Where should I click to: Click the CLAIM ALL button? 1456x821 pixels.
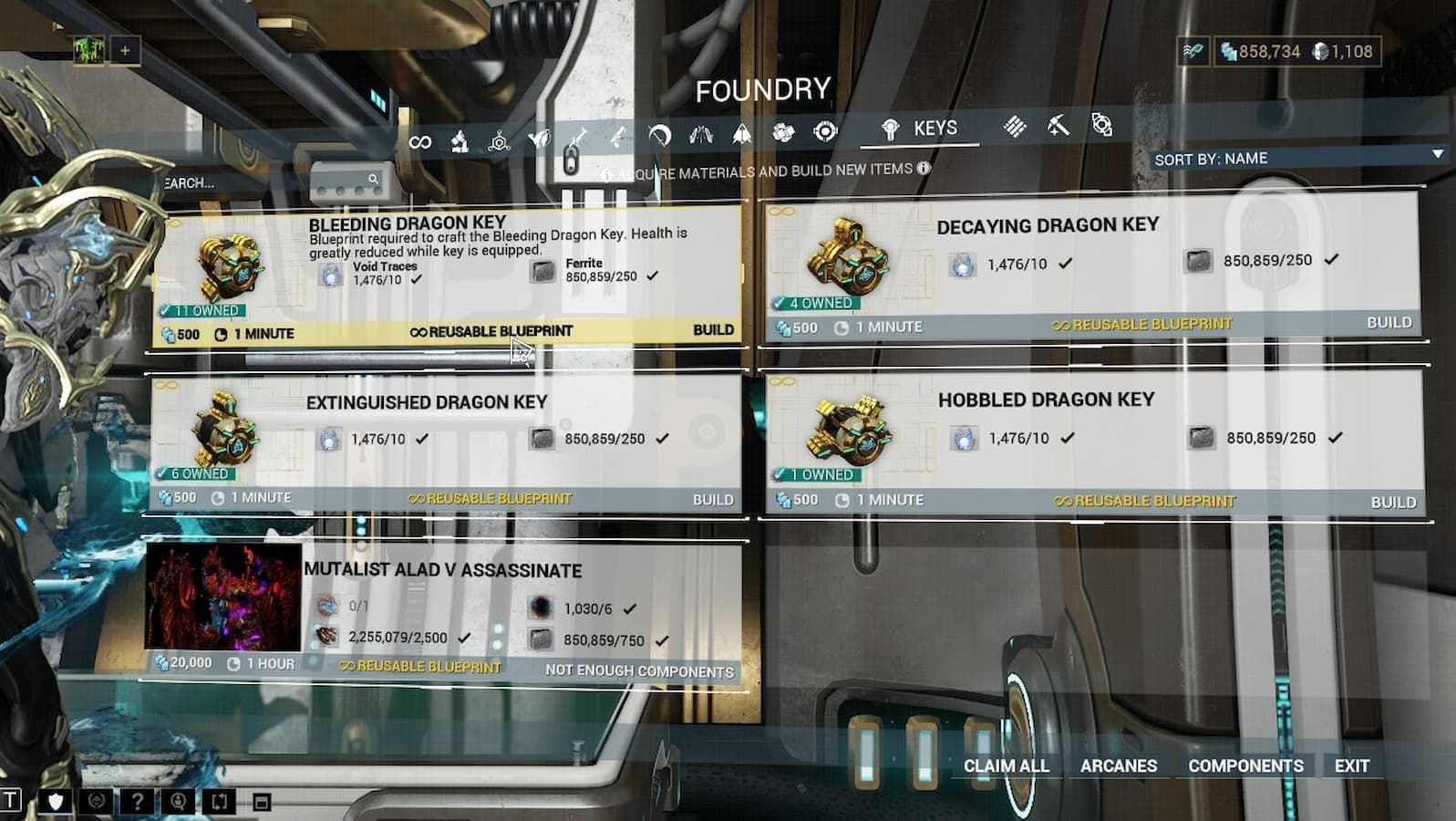coord(1006,766)
